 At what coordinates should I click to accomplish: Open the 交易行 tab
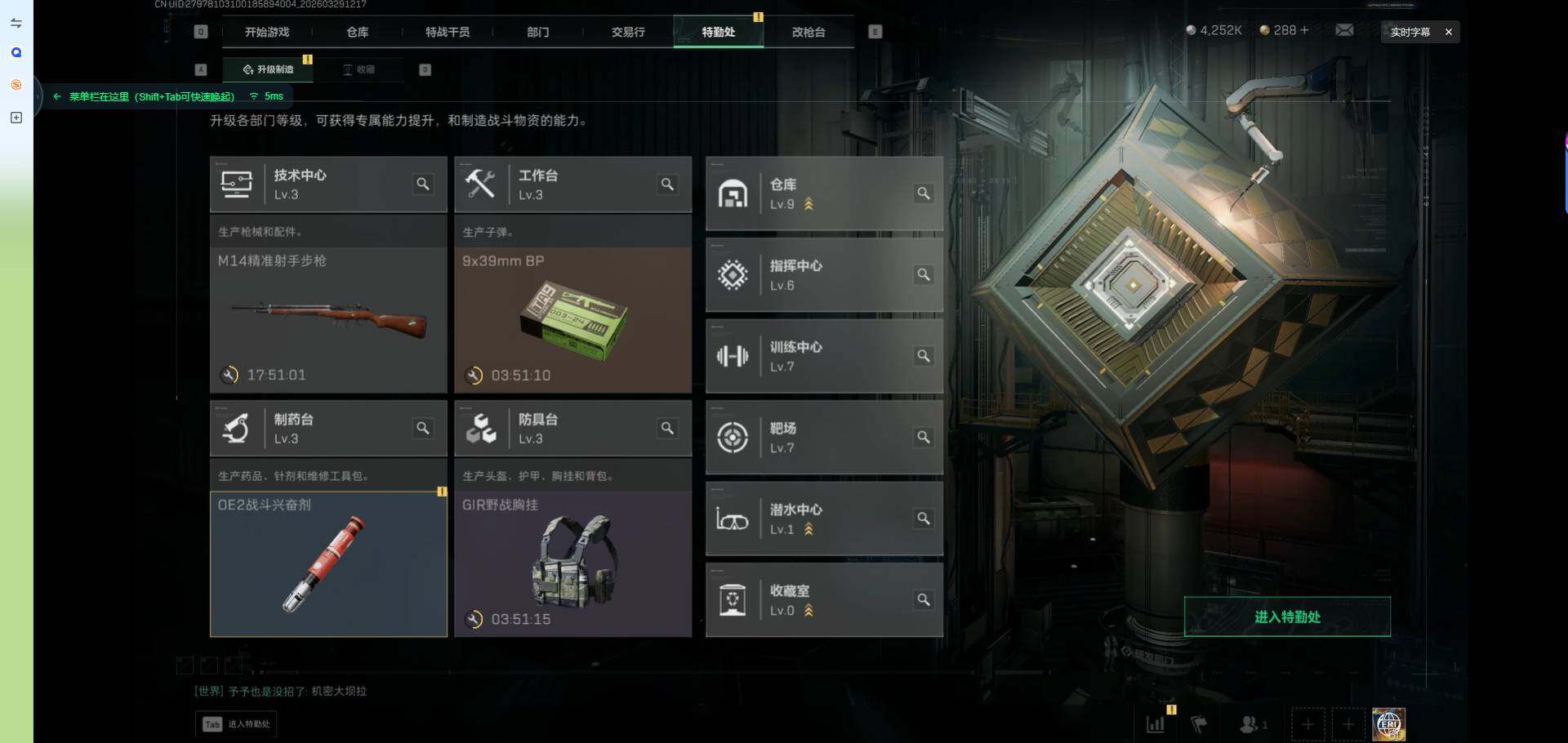[x=628, y=32]
